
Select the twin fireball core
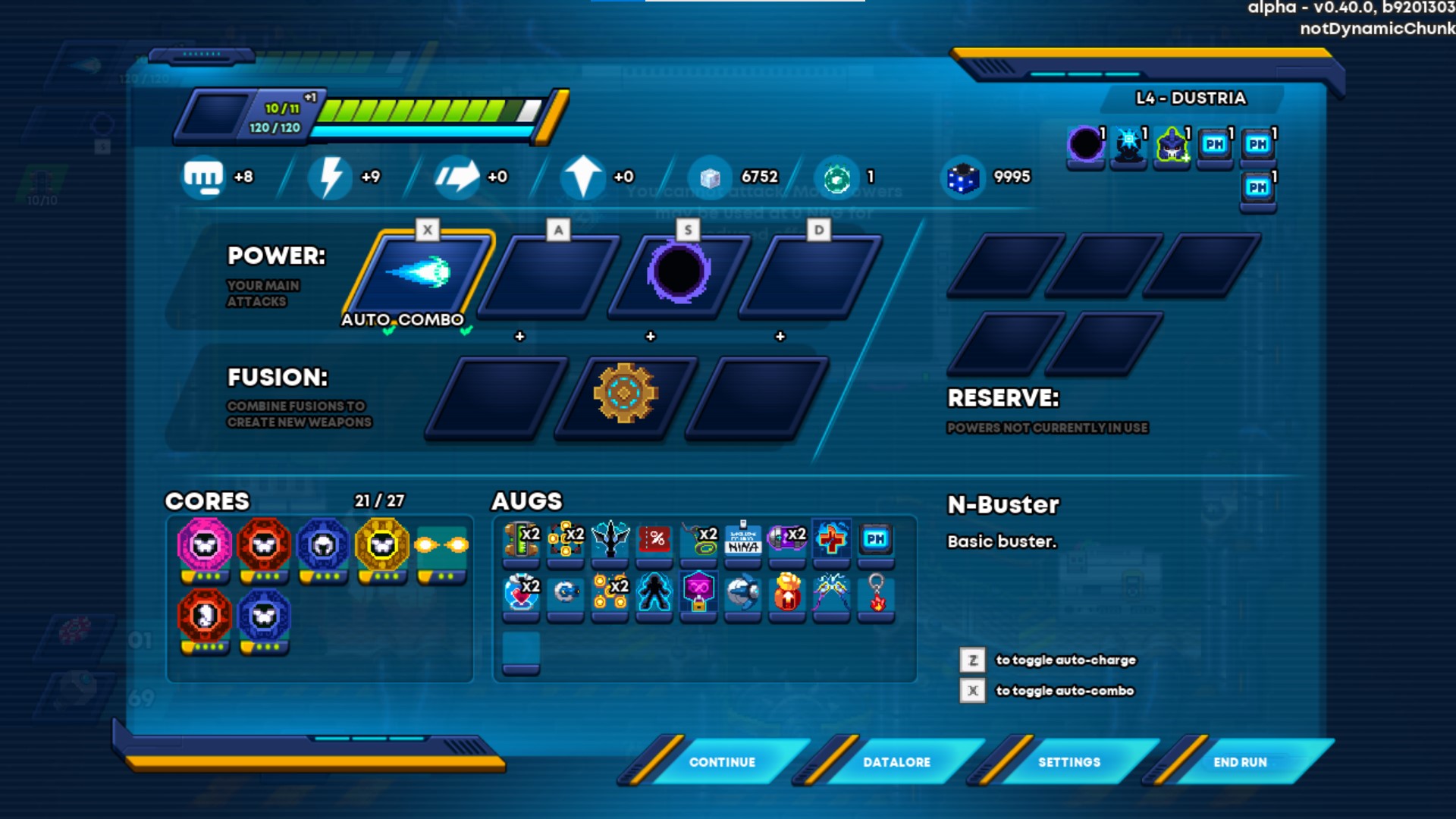point(441,544)
